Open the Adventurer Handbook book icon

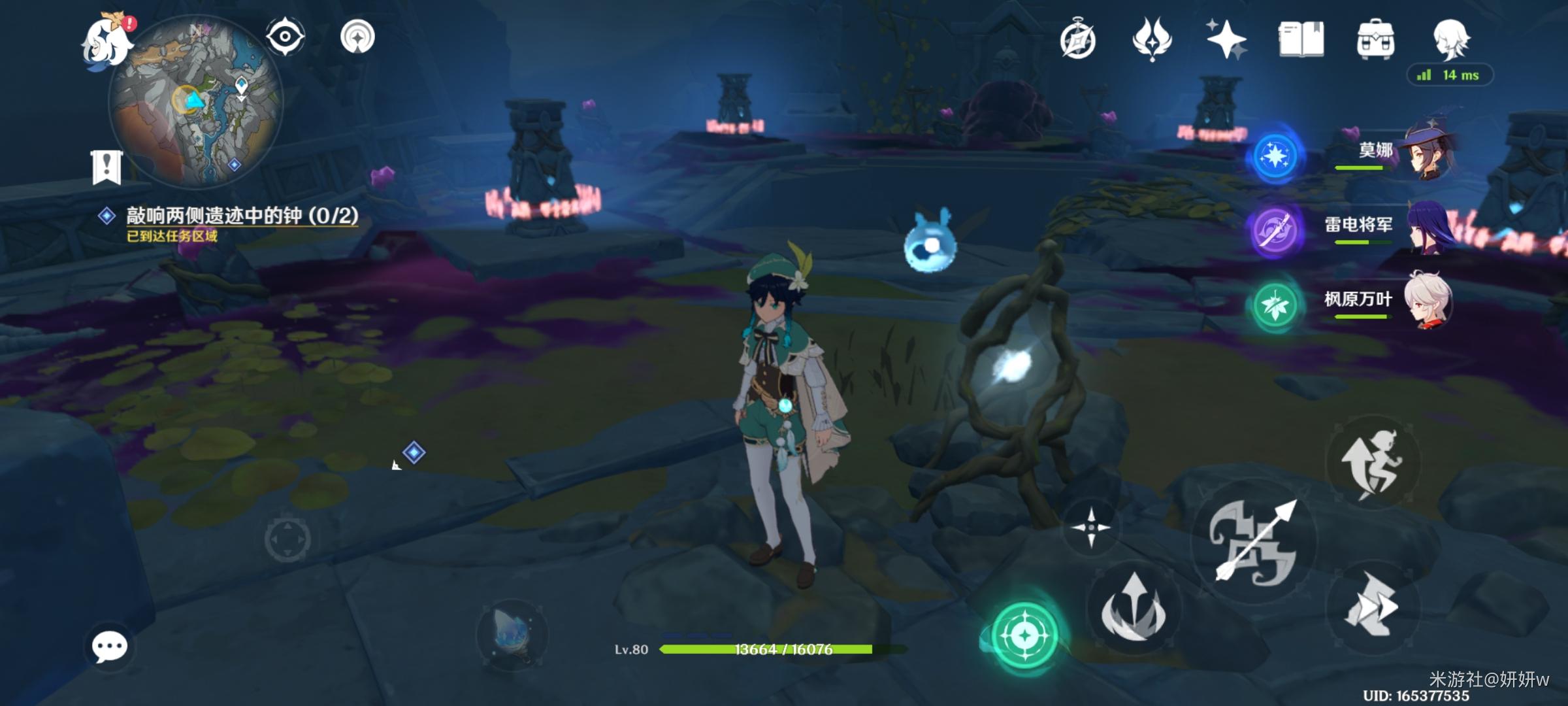coord(1301,39)
